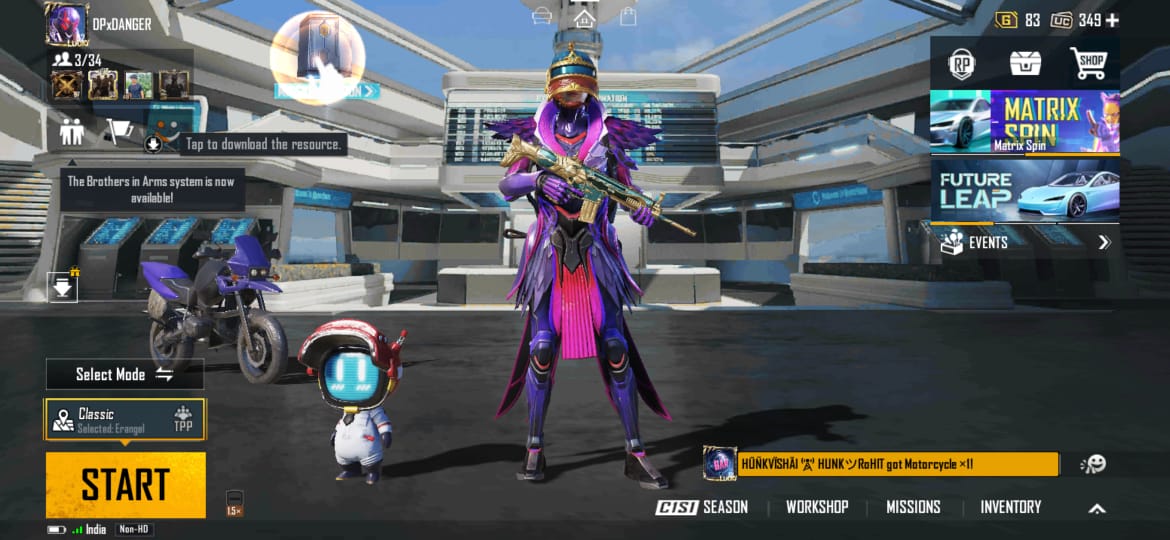The image size is (1170, 540).
Task: Open the Matrix Spin banner
Action: tap(1025, 121)
